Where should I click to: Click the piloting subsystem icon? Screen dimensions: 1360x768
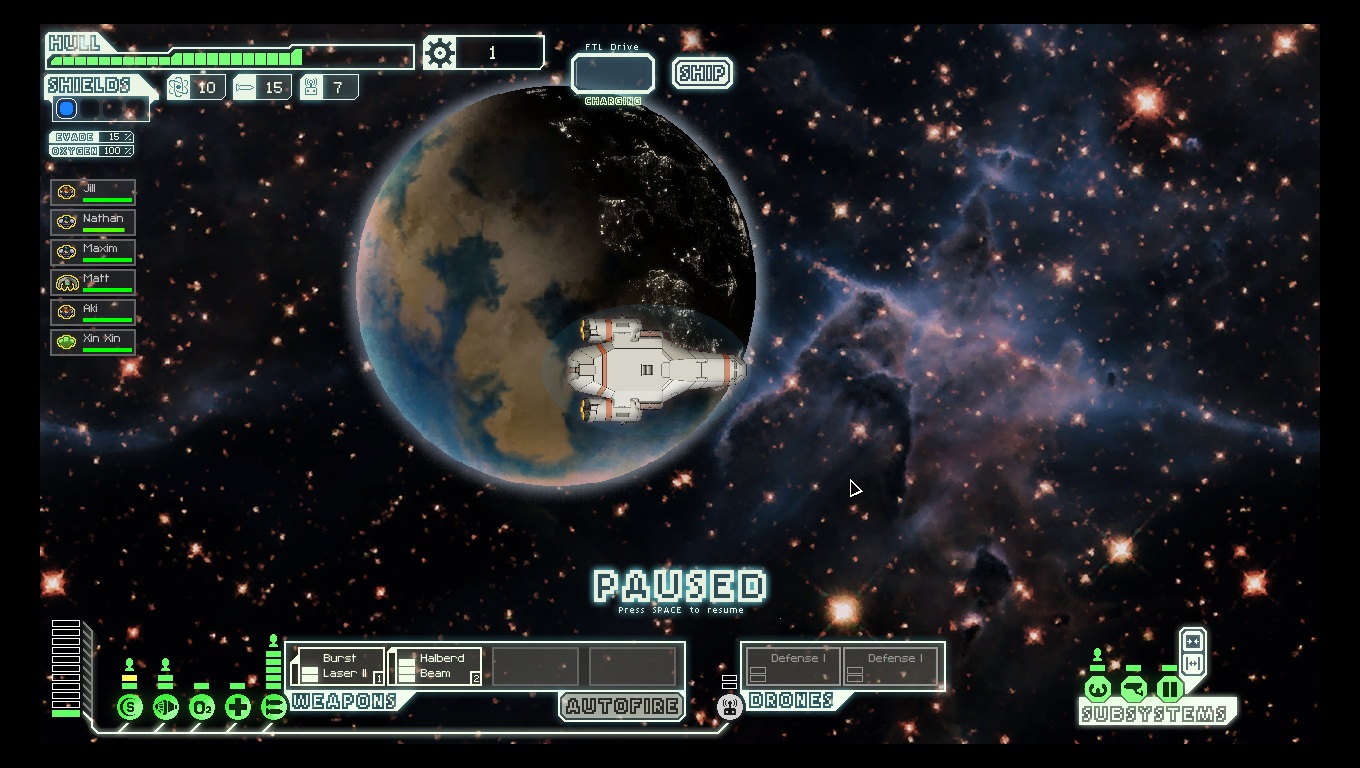(1098, 689)
